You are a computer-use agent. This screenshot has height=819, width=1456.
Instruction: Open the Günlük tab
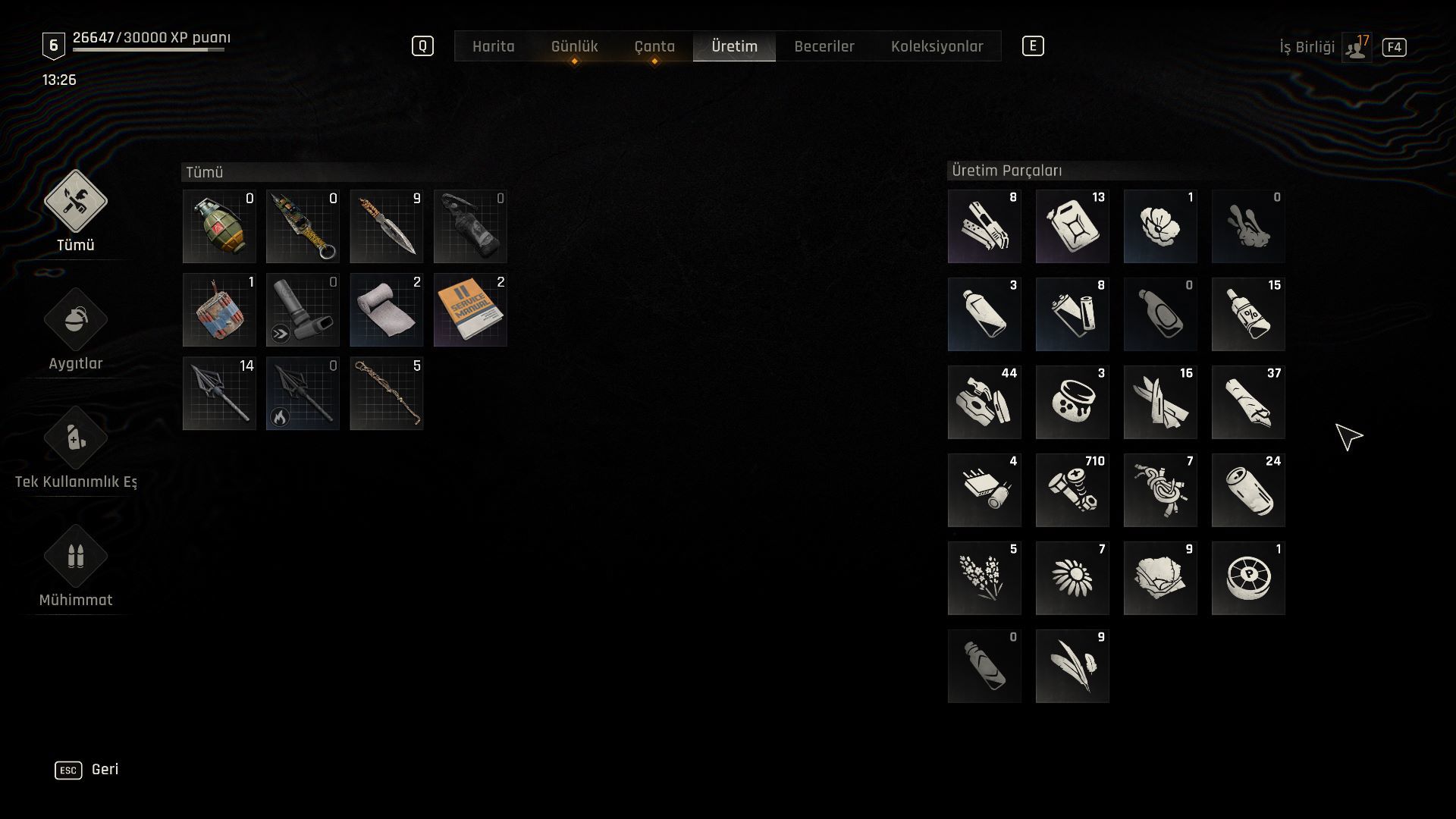pyautogui.click(x=574, y=46)
